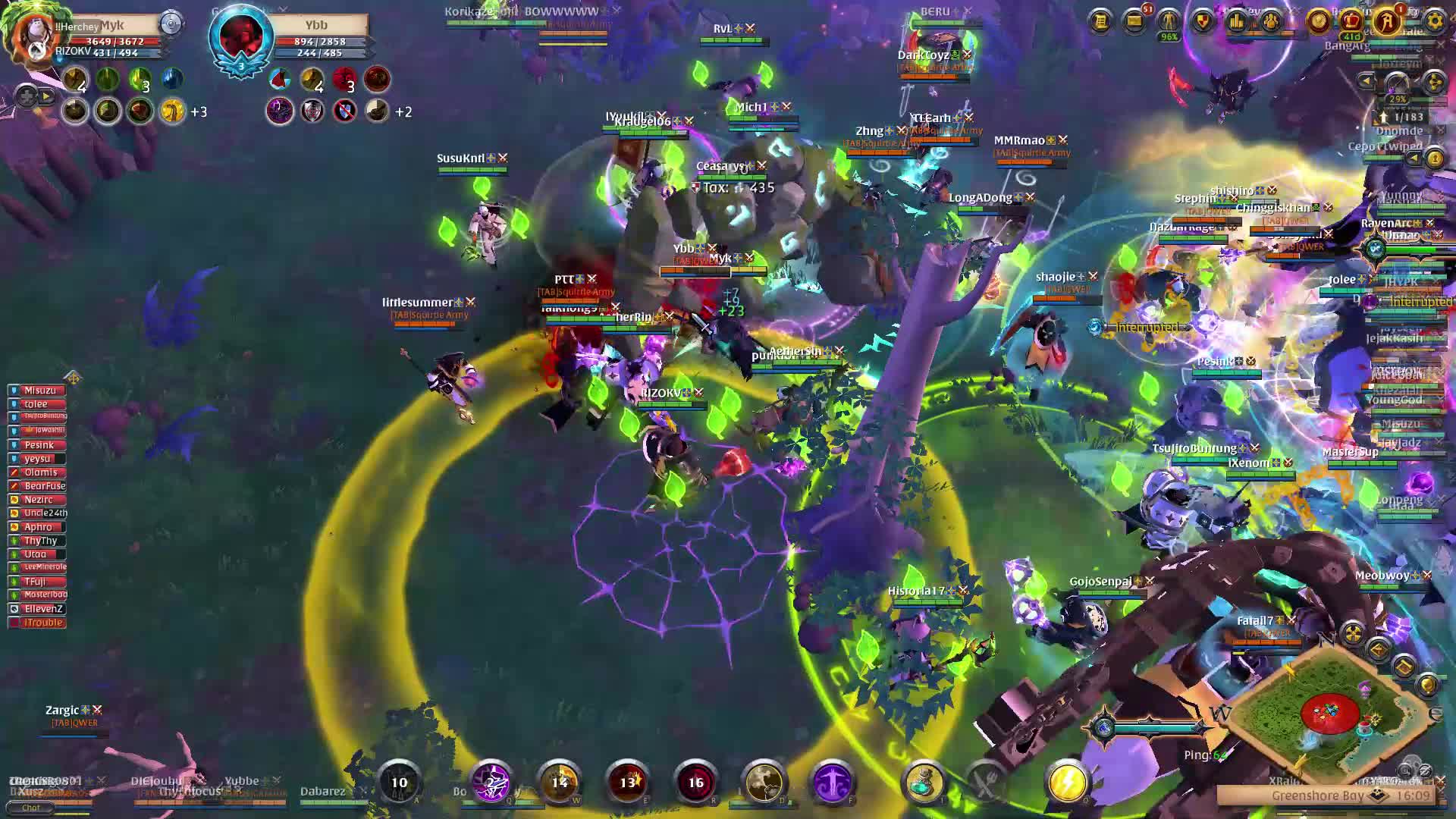This screenshot has height=819, width=1456.
Task: Activate the F purple figure ability
Action: point(833,782)
